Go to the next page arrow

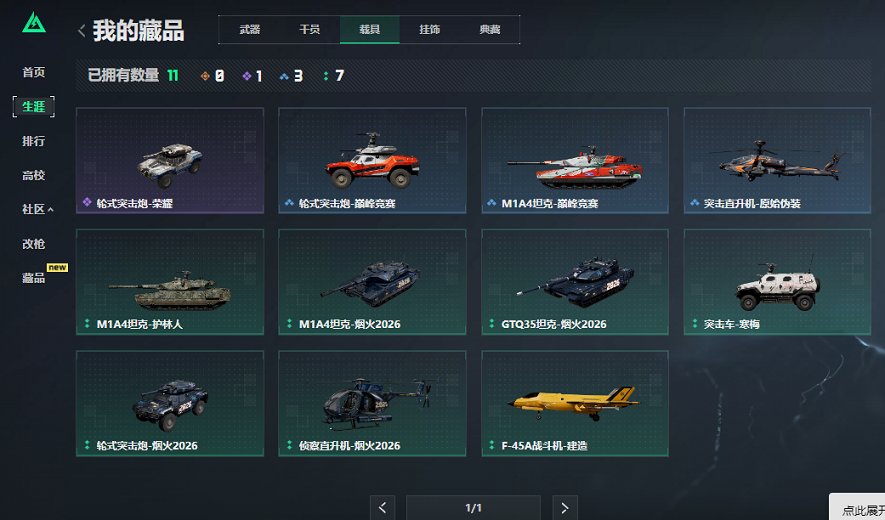[565, 508]
